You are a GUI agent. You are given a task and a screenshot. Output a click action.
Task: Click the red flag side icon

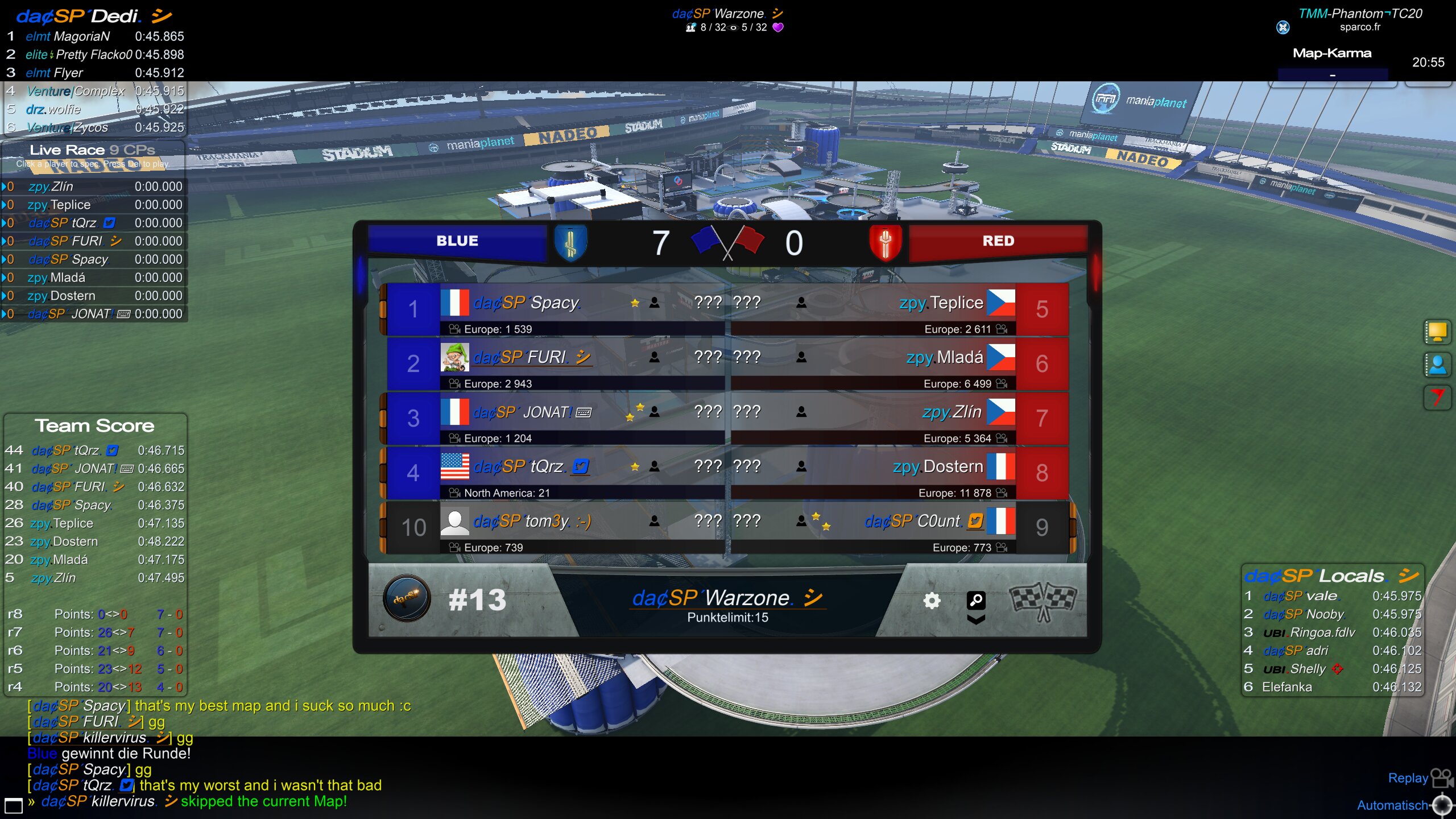click(1437, 398)
